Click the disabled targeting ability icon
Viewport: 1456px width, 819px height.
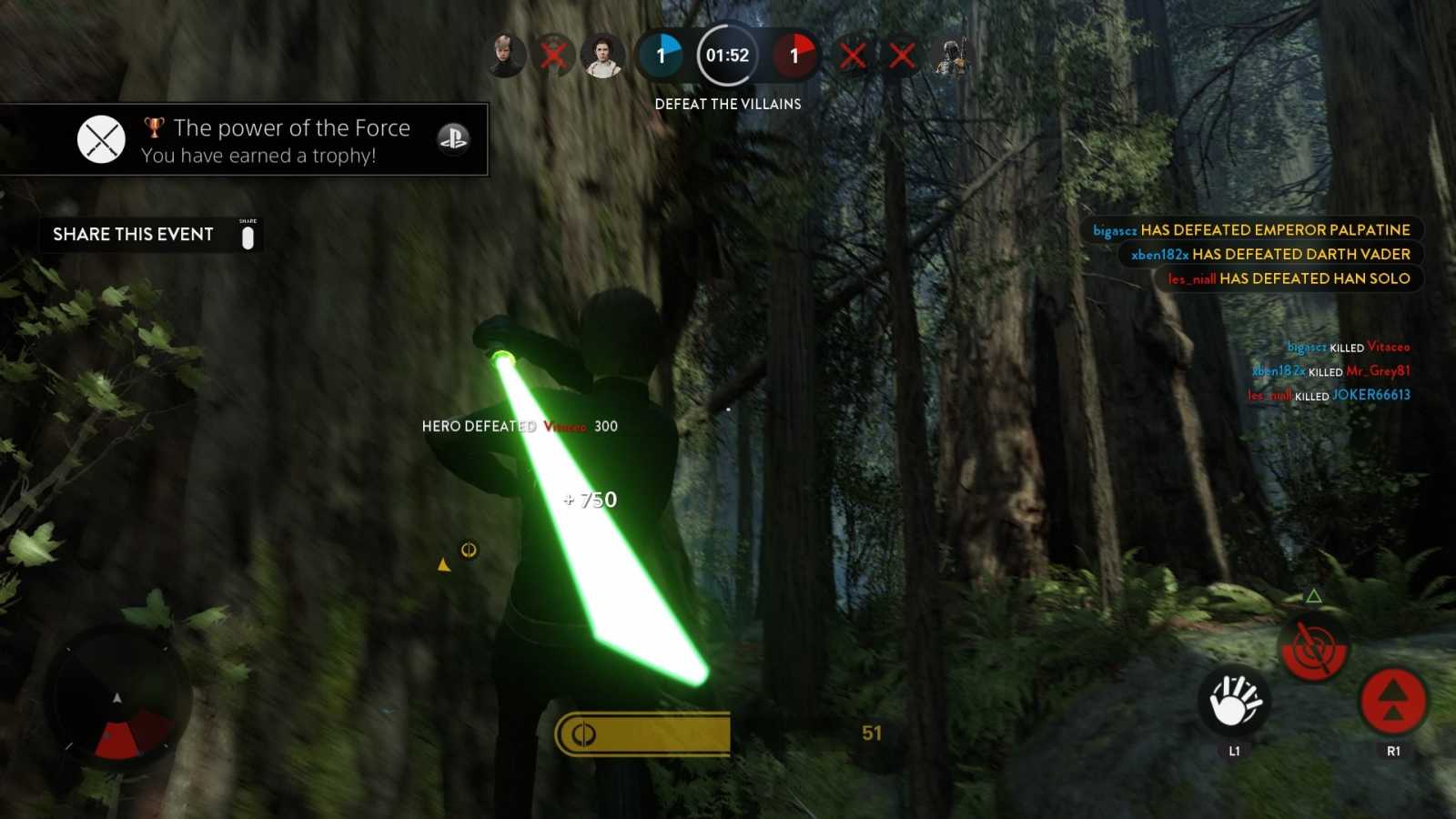(x=1311, y=649)
